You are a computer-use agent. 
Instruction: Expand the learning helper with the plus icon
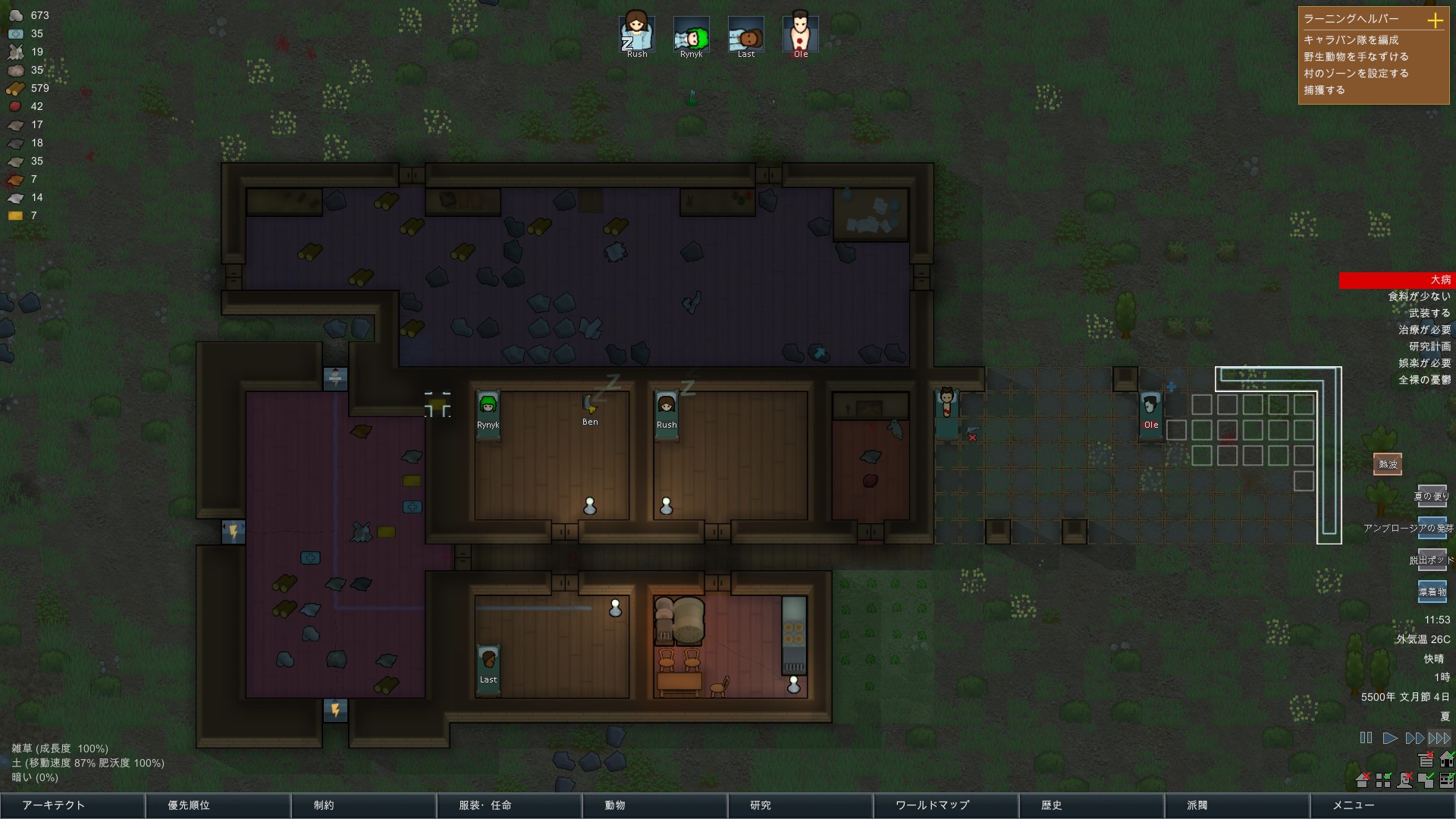1436,21
